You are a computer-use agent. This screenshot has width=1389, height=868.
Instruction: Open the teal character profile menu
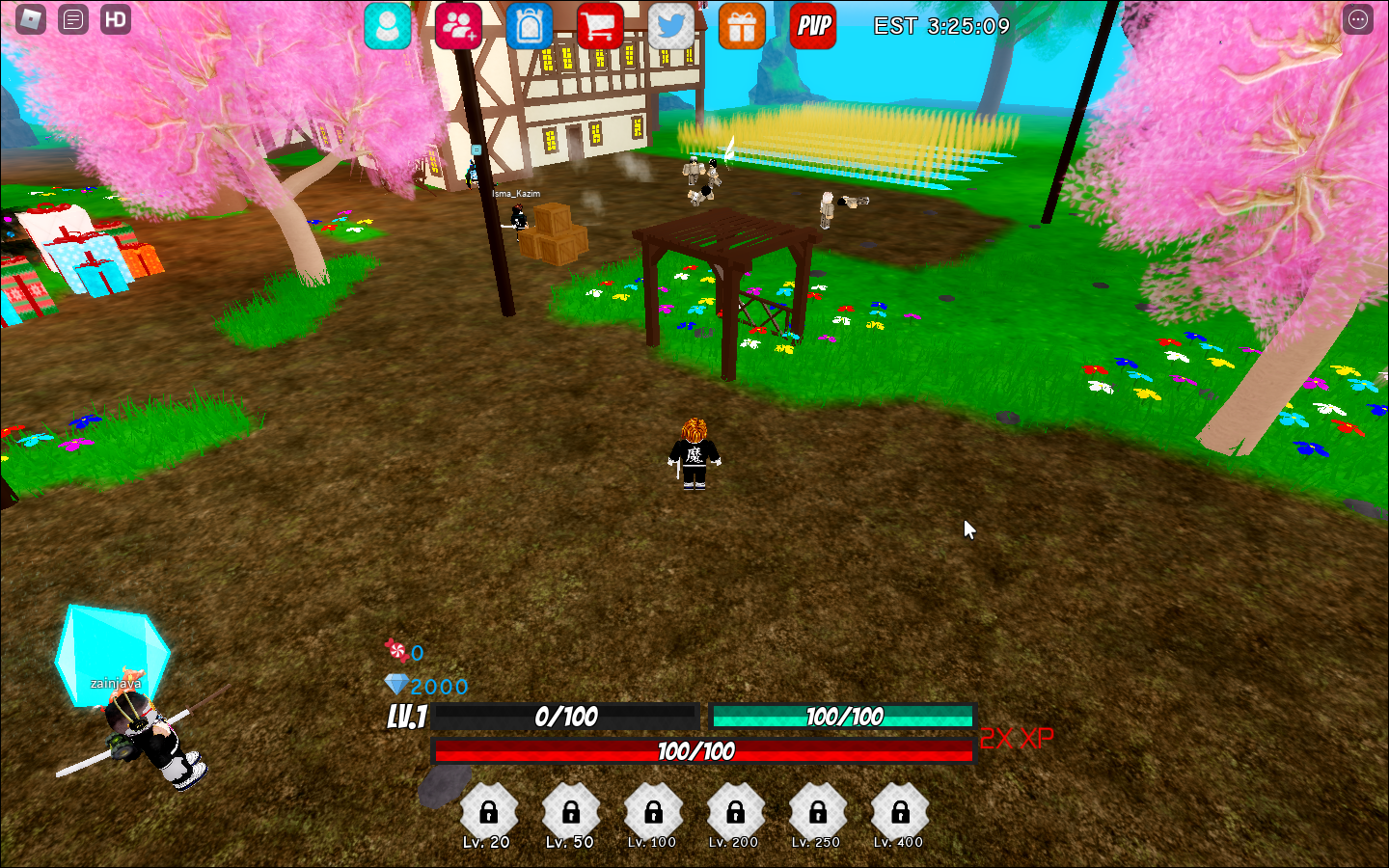click(388, 26)
